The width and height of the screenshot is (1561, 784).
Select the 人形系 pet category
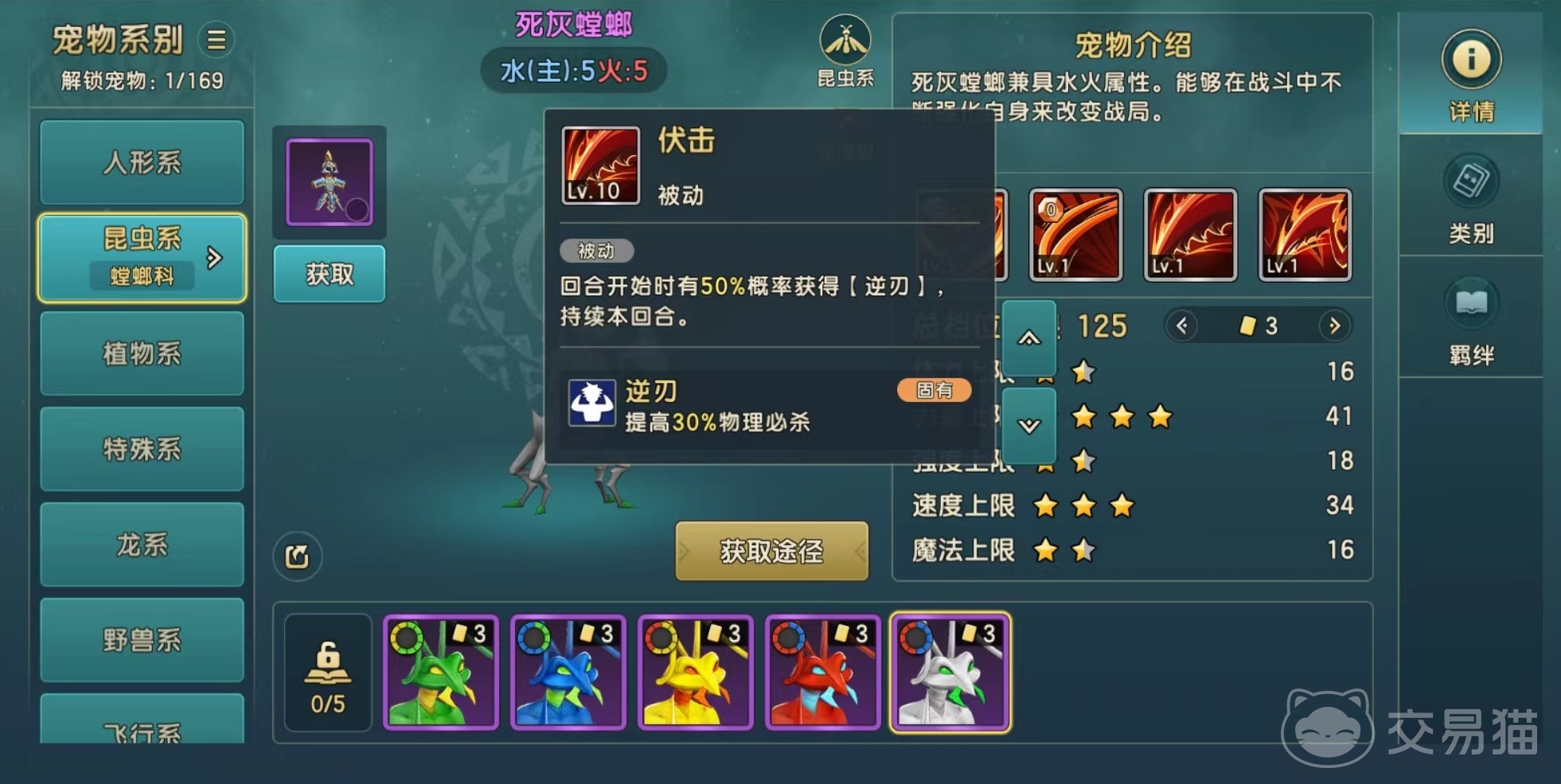tap(142, 162)
